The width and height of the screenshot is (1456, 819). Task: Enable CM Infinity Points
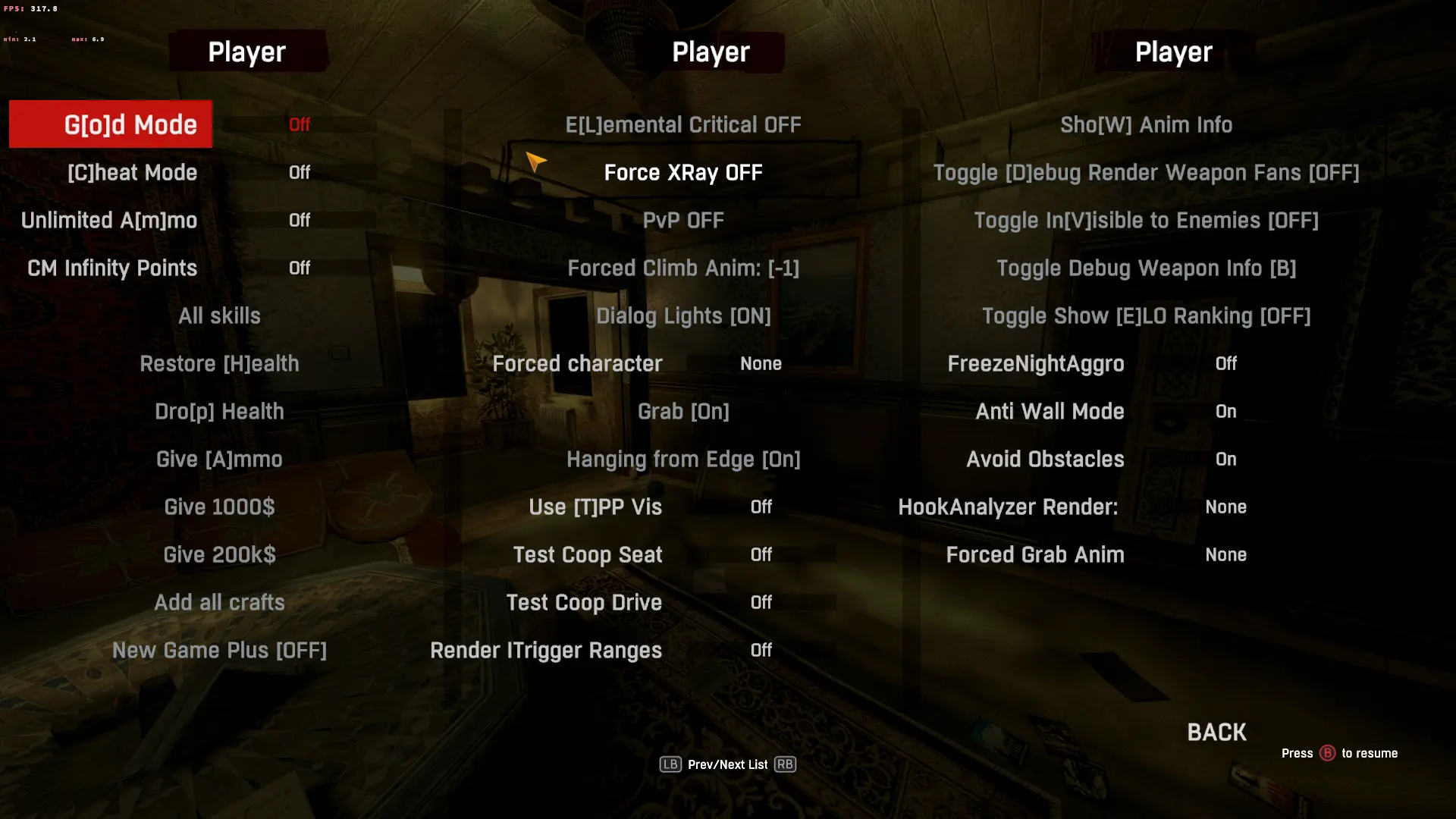(x=111, y=268)
